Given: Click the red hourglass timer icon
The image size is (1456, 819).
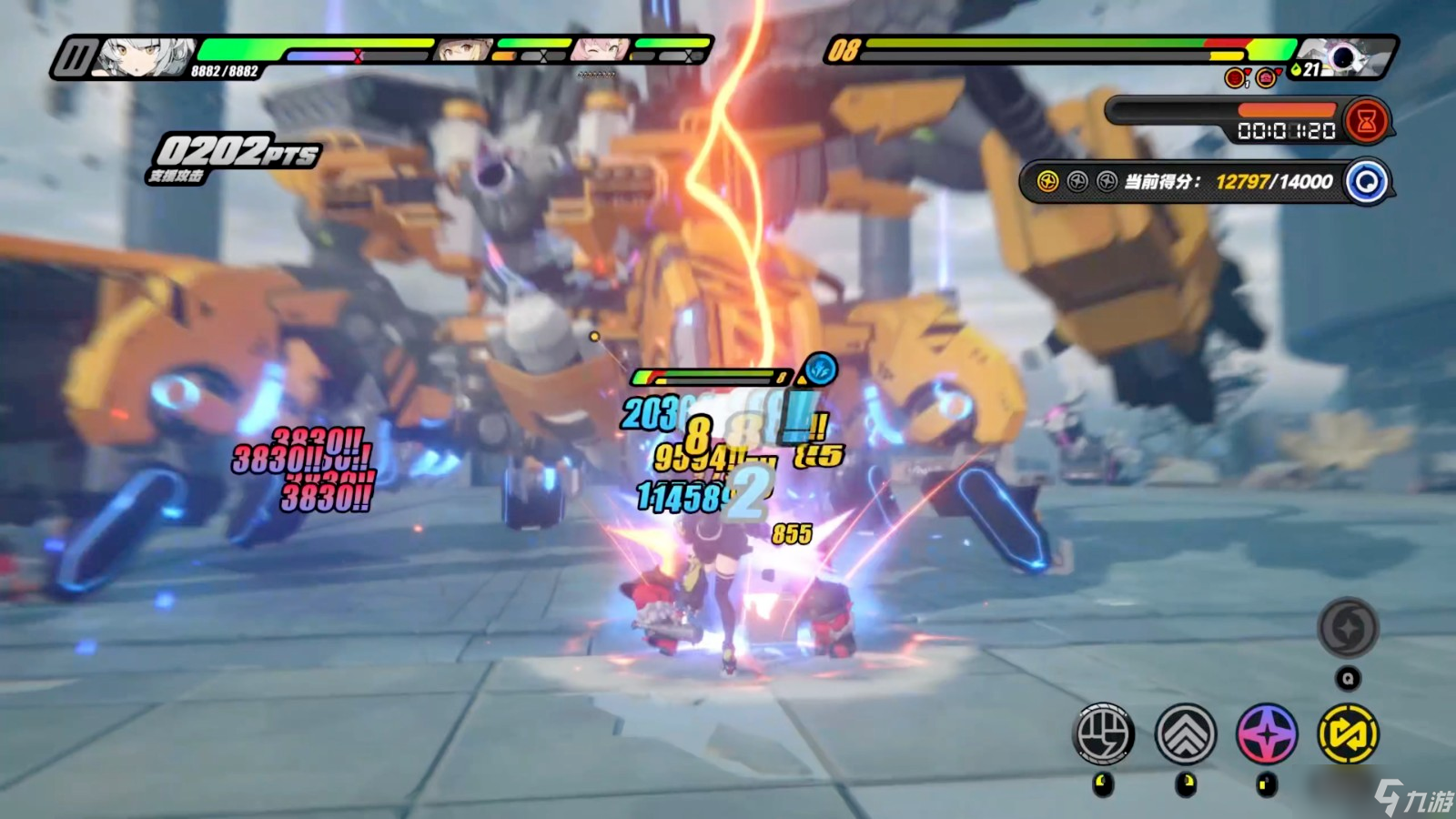Looking at the screenshot, I should click(x=1366, y=122).
